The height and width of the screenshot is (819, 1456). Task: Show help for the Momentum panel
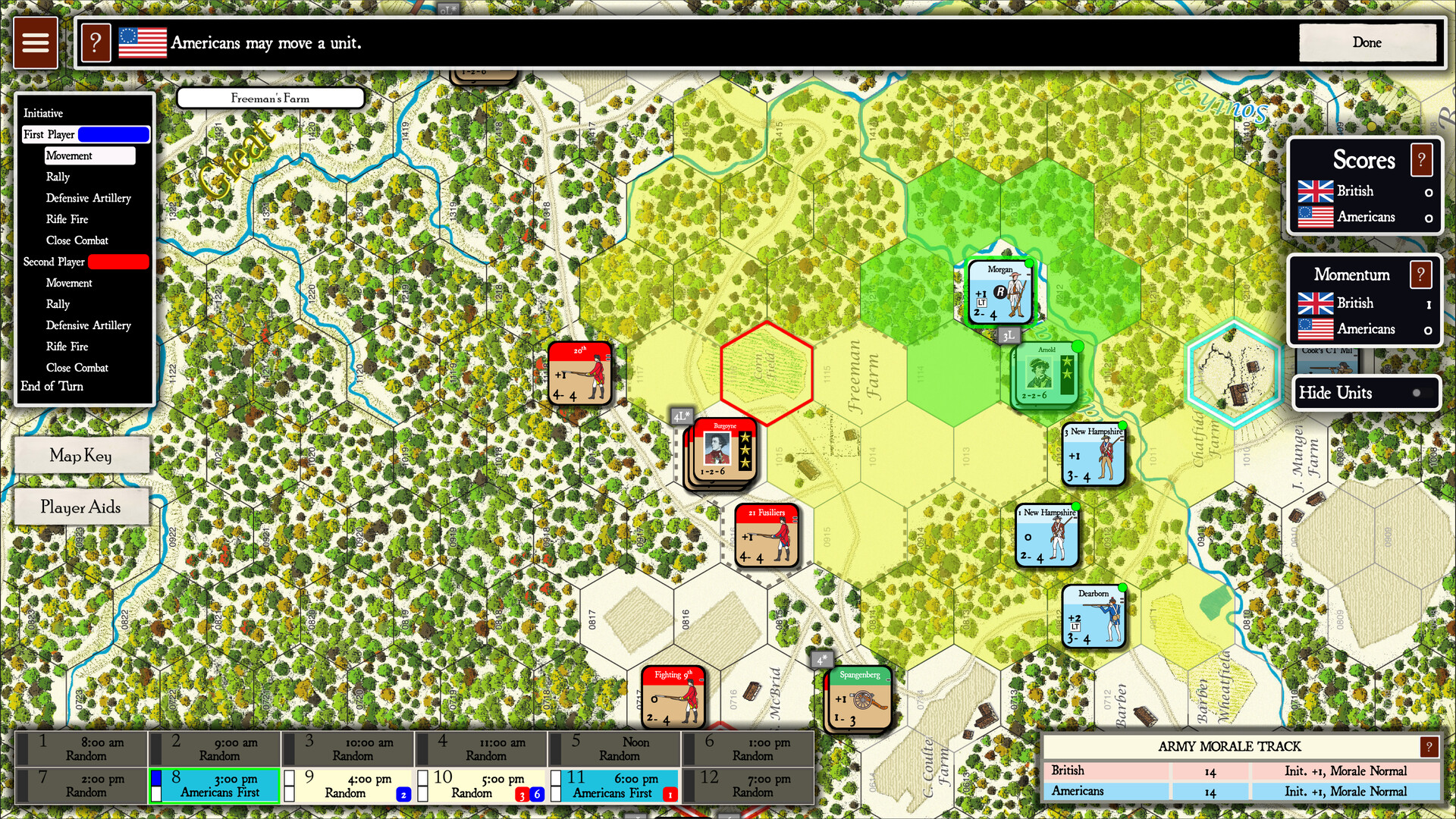[1421, 275]
